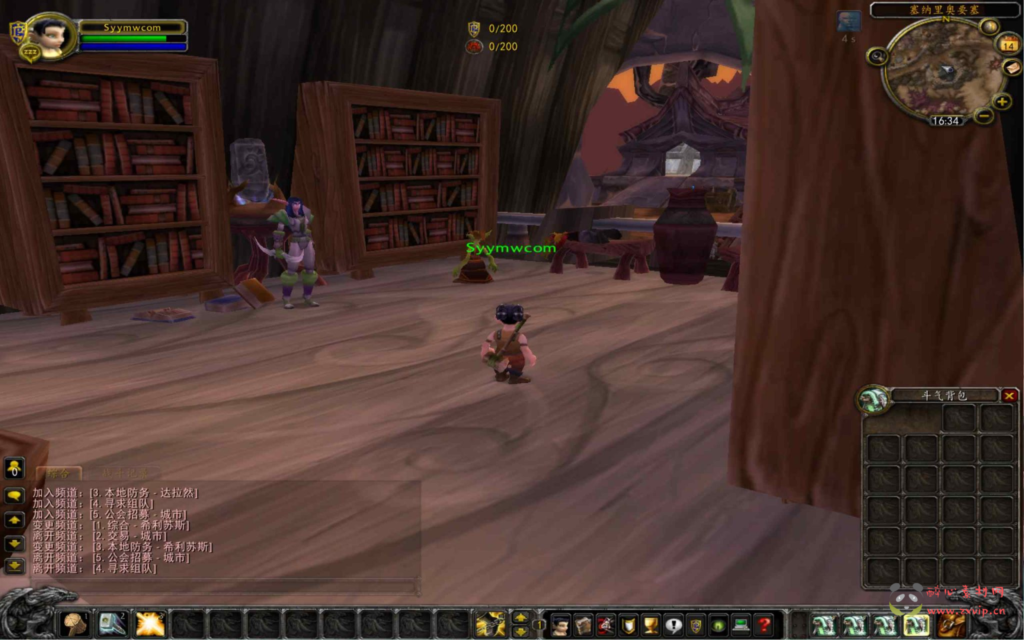Open the gold trophy achievements button
This screenshot has height=640, width=1024.
point(651,625)
